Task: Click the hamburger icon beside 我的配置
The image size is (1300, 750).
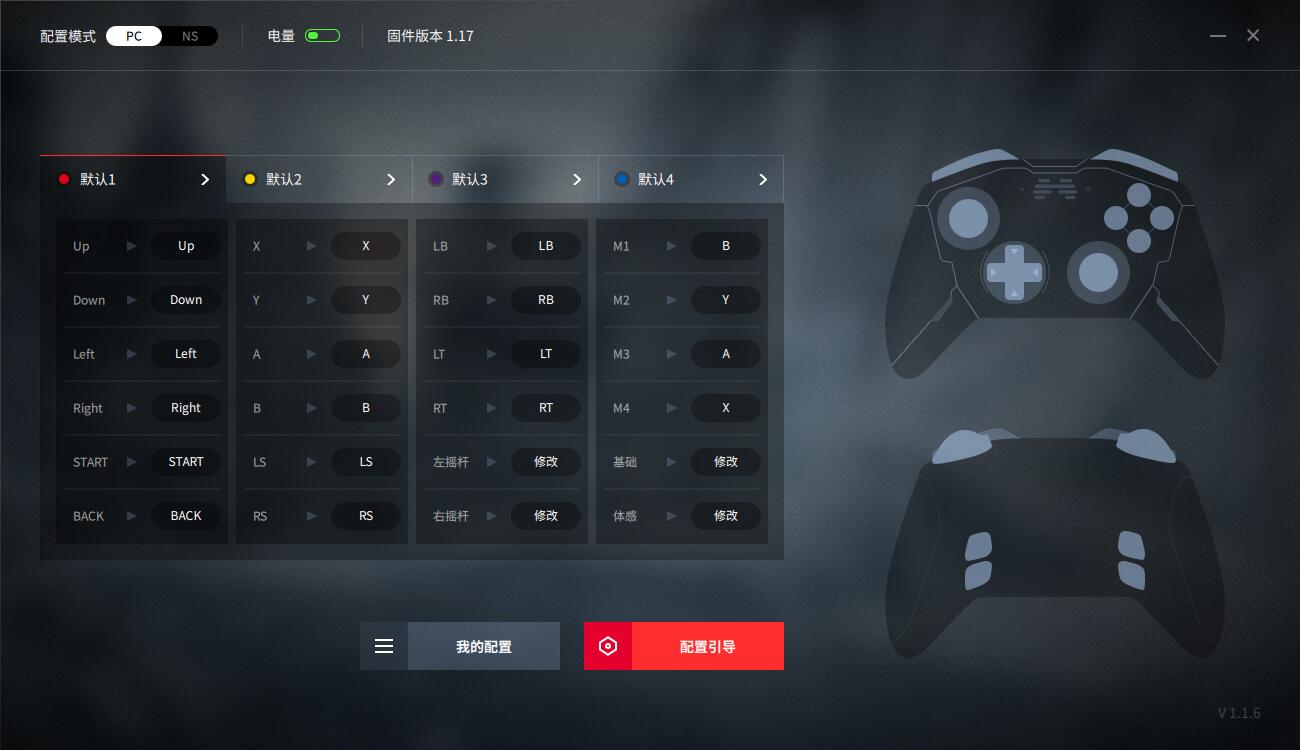Action: [384, 646]
